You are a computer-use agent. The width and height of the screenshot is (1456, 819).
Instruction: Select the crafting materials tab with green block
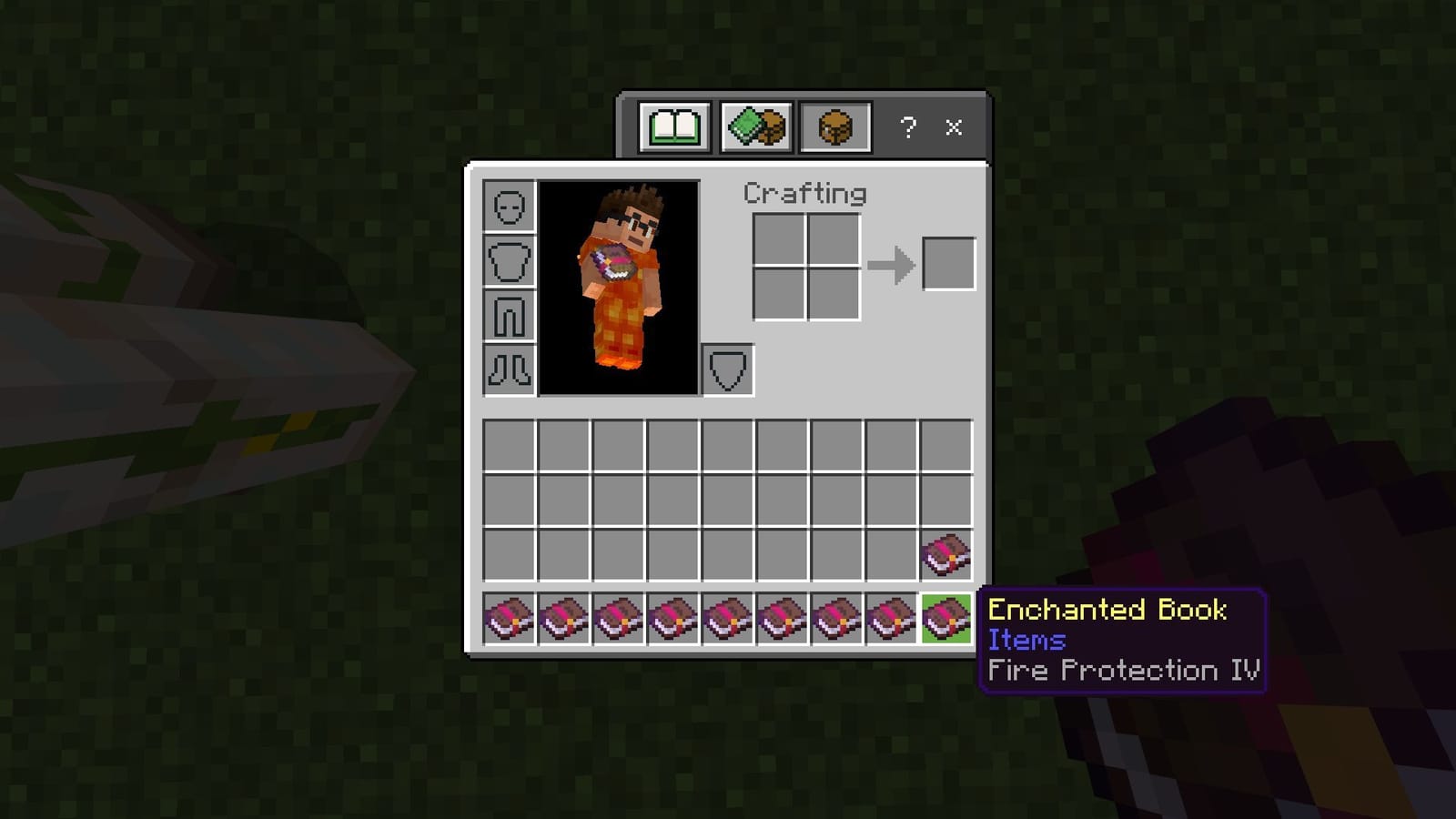pos(754,127)
